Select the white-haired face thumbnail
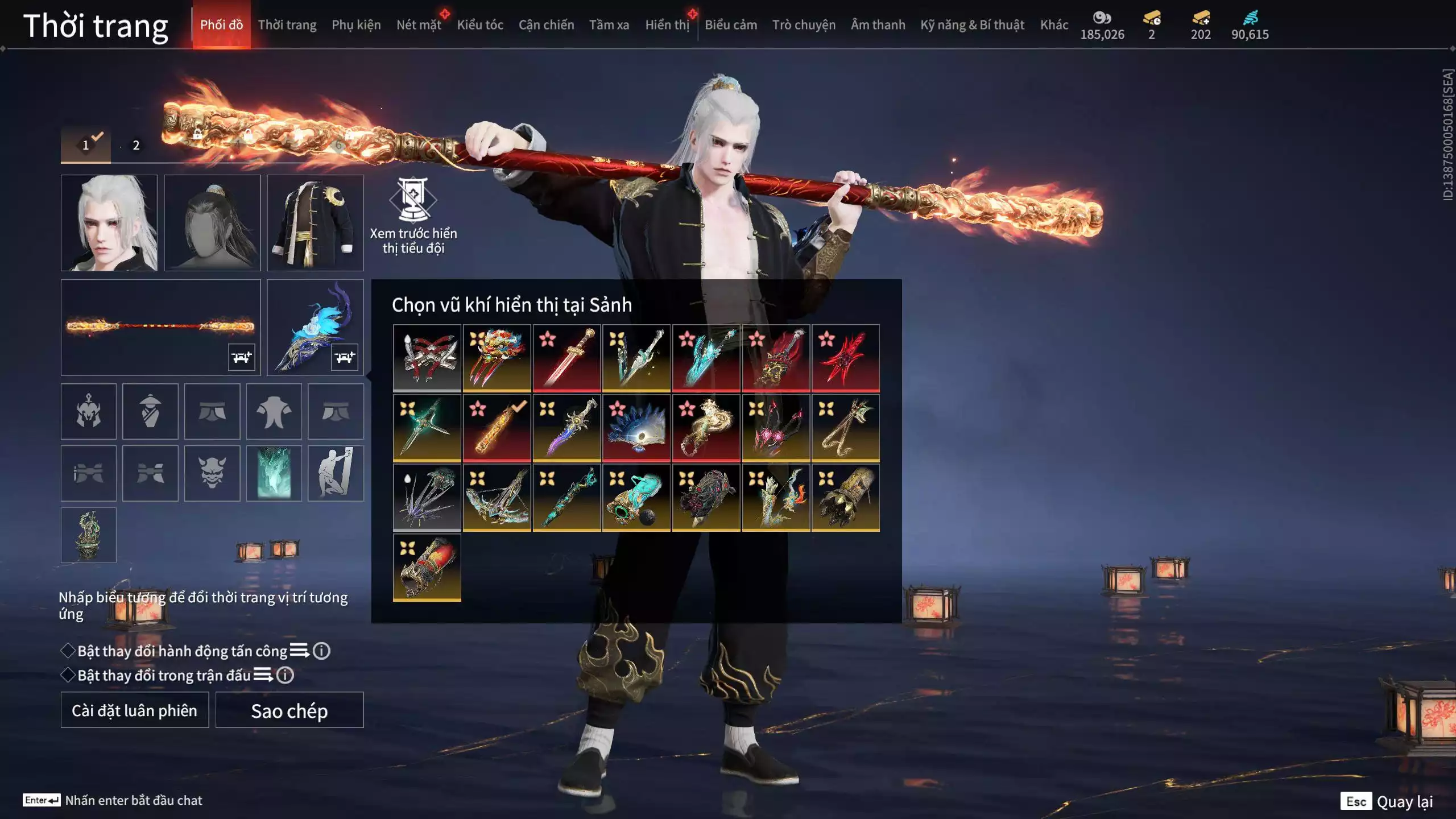The height and width of the screenshot is (819, 1456). (109, 223)
